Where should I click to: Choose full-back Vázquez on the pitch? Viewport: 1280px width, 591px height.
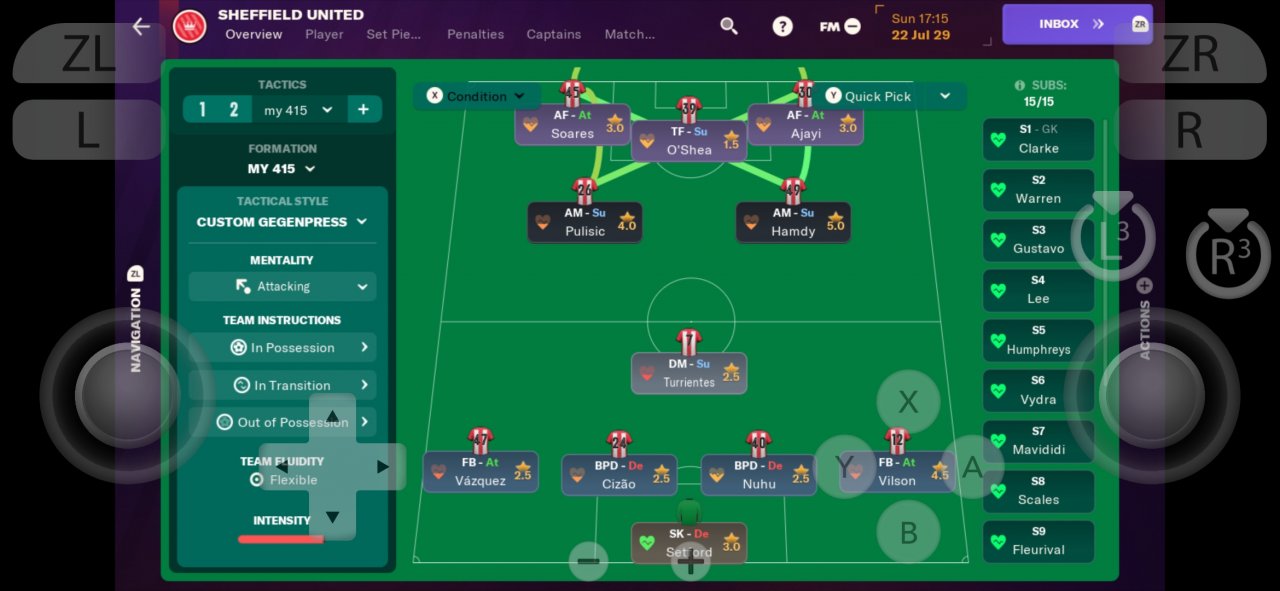[x=480, y=472]
